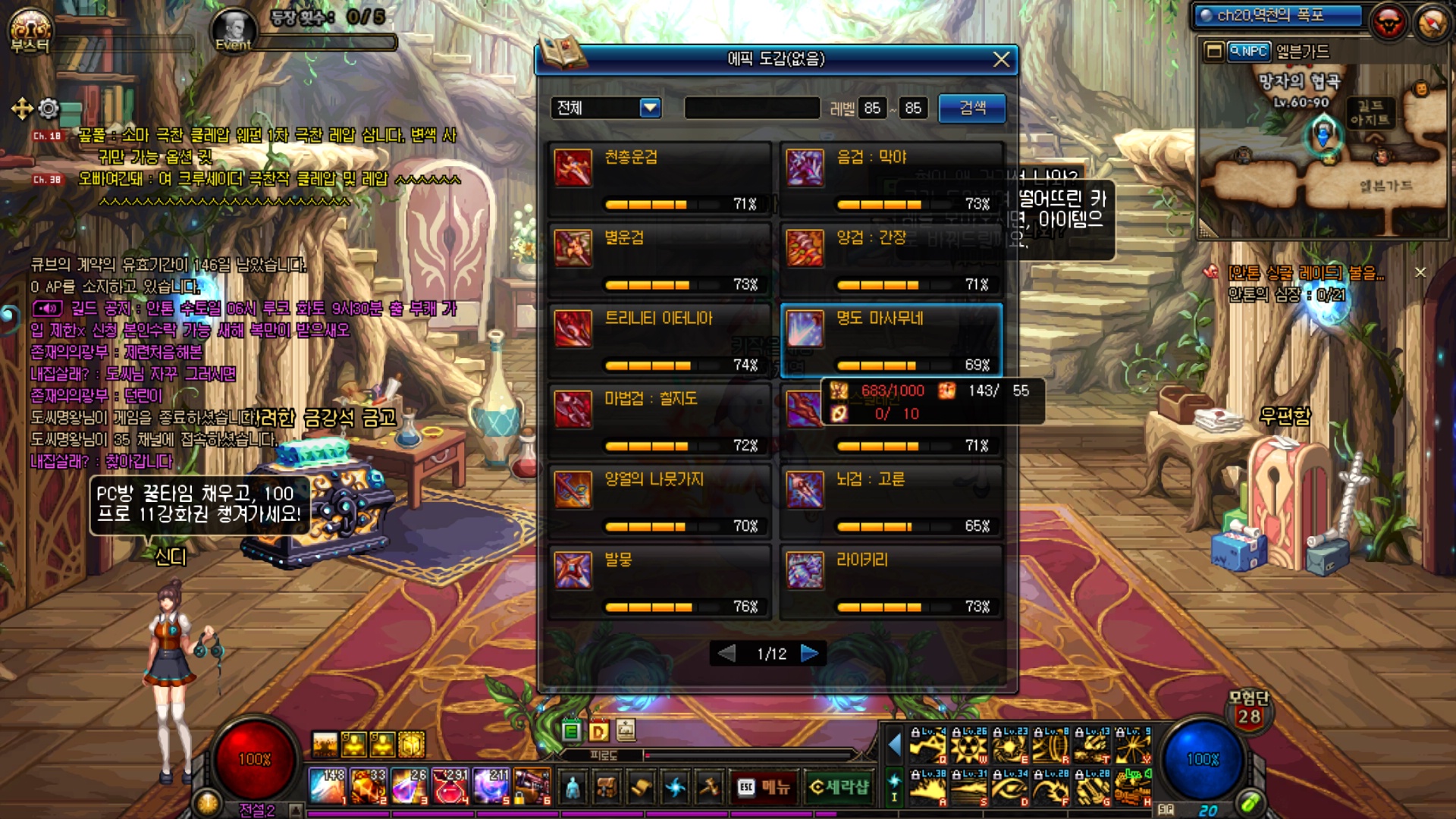Go to the next codex page

click(x=809, y=653)
